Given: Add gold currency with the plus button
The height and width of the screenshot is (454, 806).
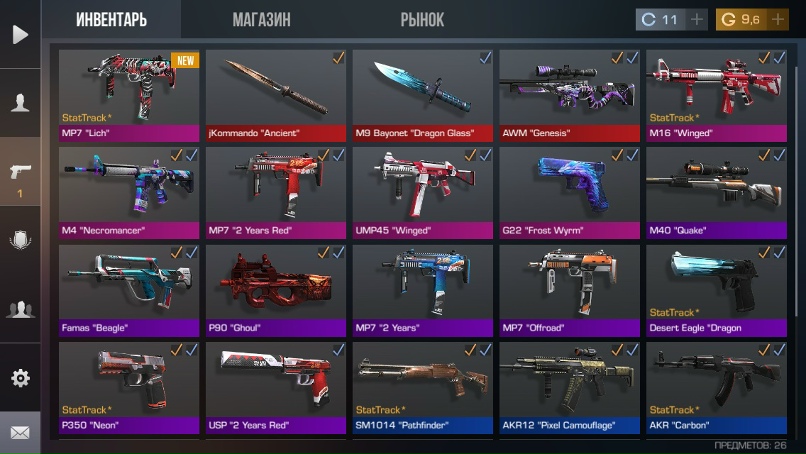Looking at the screenshot, I should click(778, 20).
